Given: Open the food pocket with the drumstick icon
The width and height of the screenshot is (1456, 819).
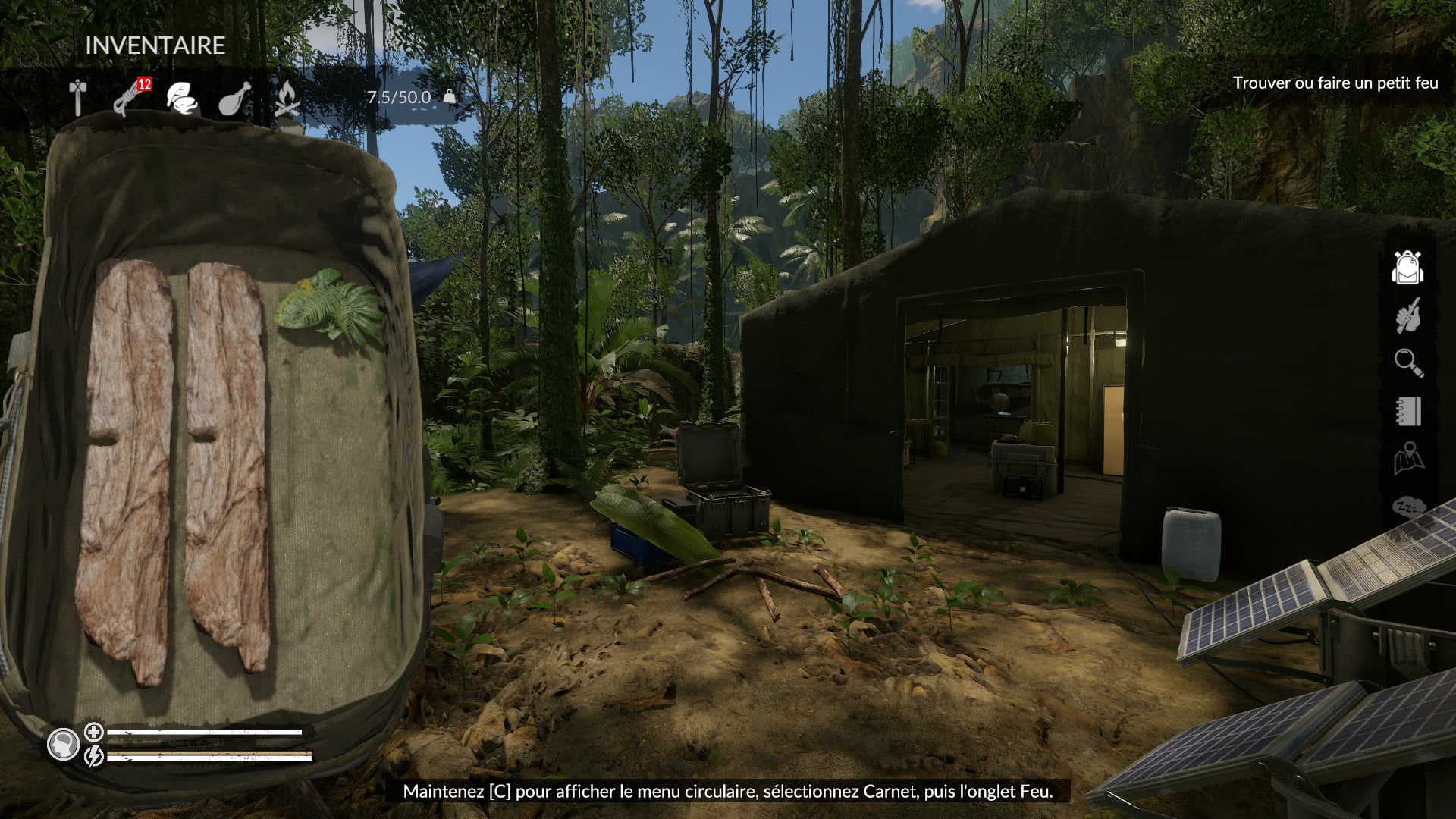Looking at the screenshot, I should pos(234,99).
